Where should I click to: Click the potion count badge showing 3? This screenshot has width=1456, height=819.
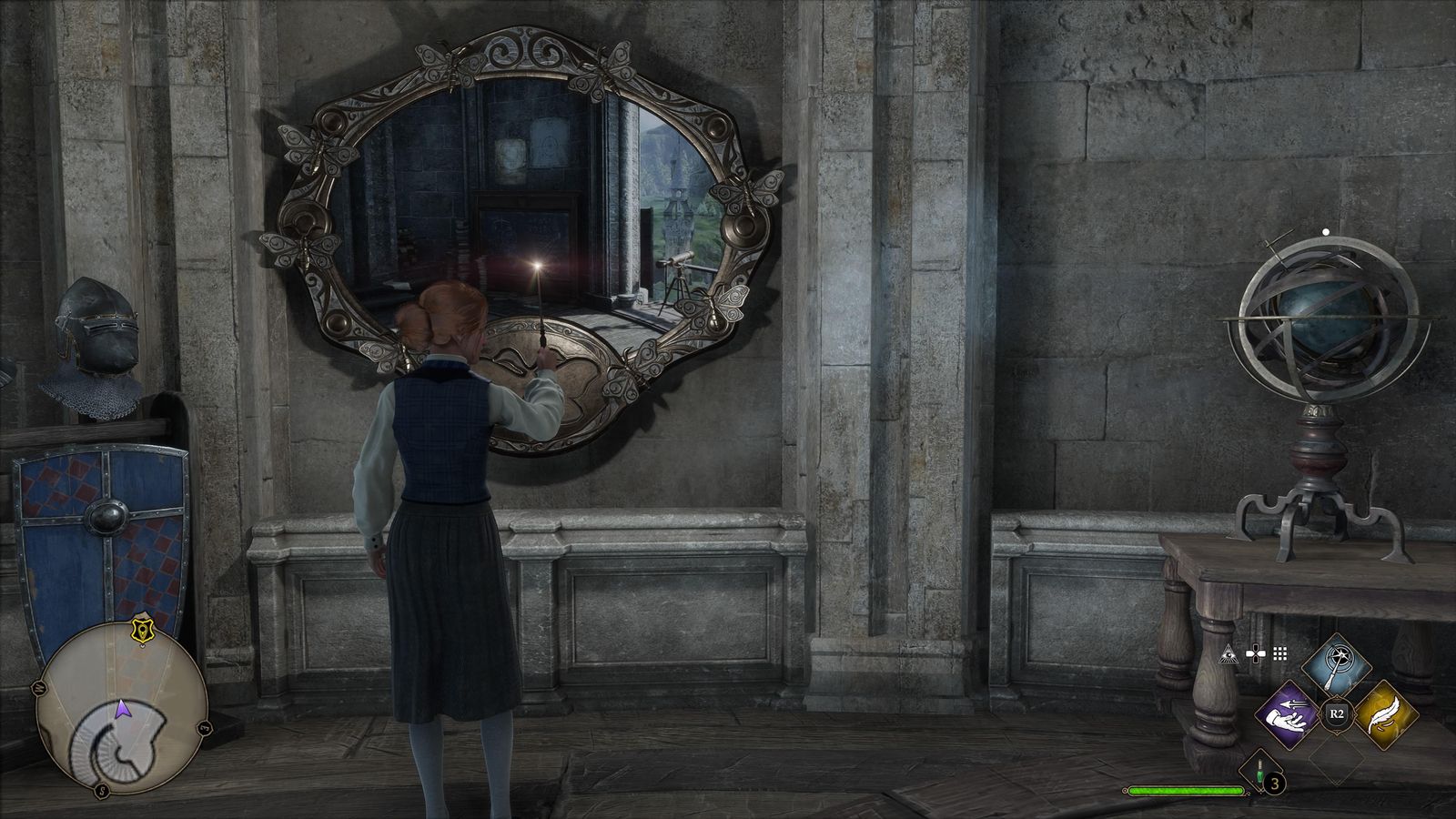[x=1274, y=783]
